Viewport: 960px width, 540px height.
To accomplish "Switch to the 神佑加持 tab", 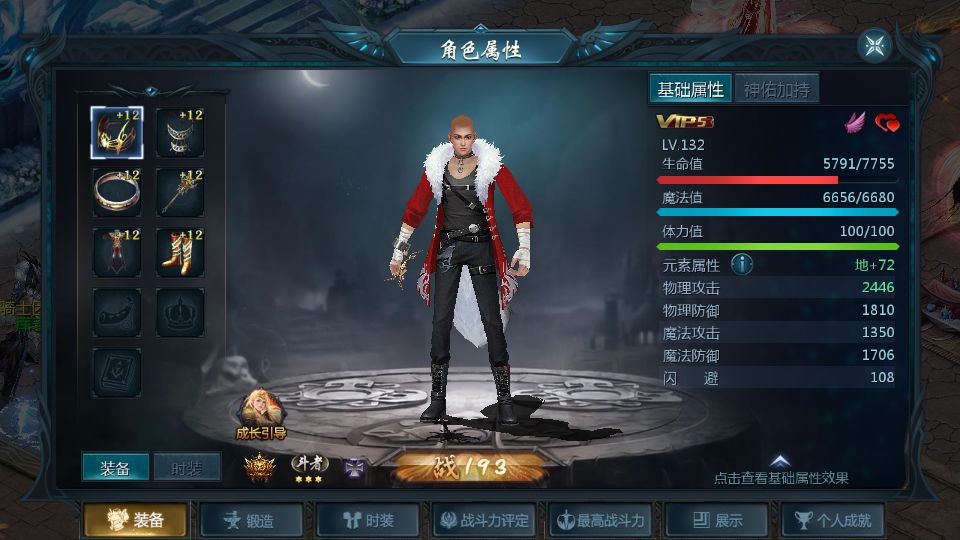I will pyautogui.click(x=777, y=89).
